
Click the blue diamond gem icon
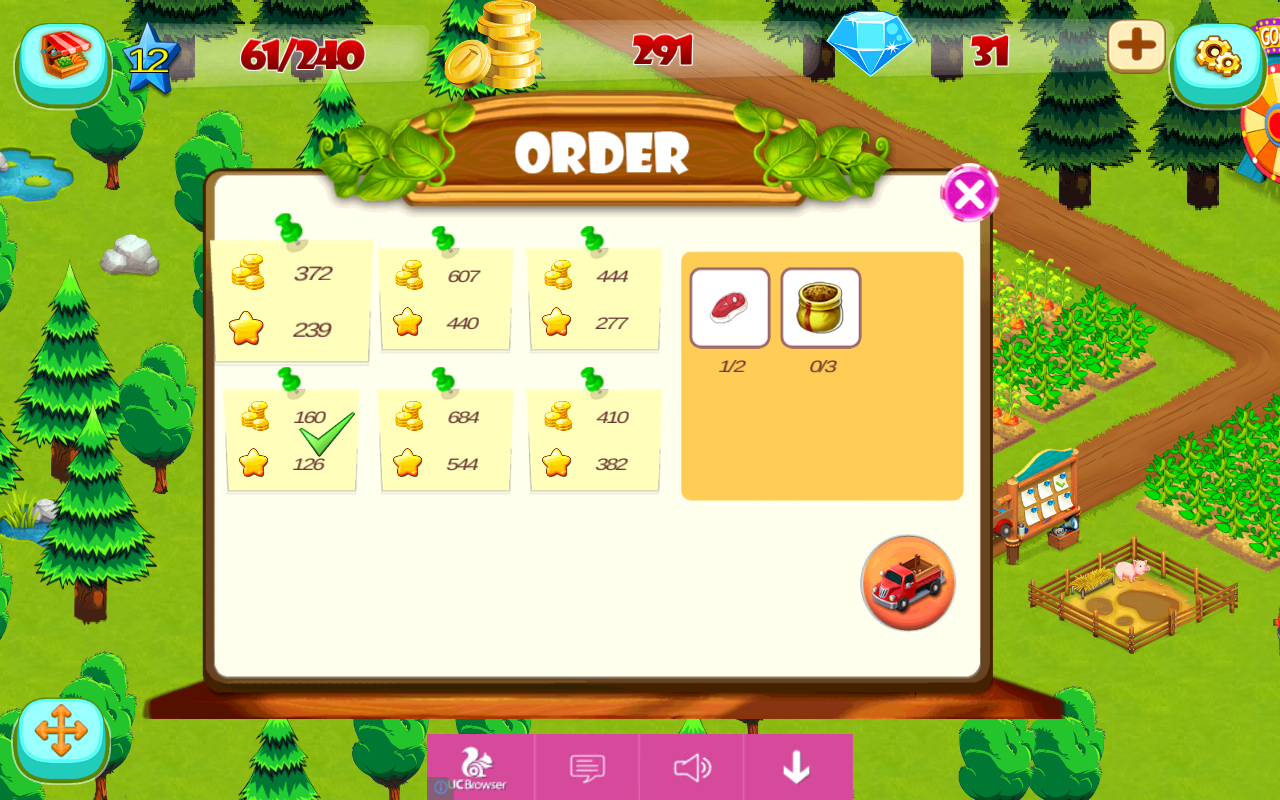(x=871, y=44)
